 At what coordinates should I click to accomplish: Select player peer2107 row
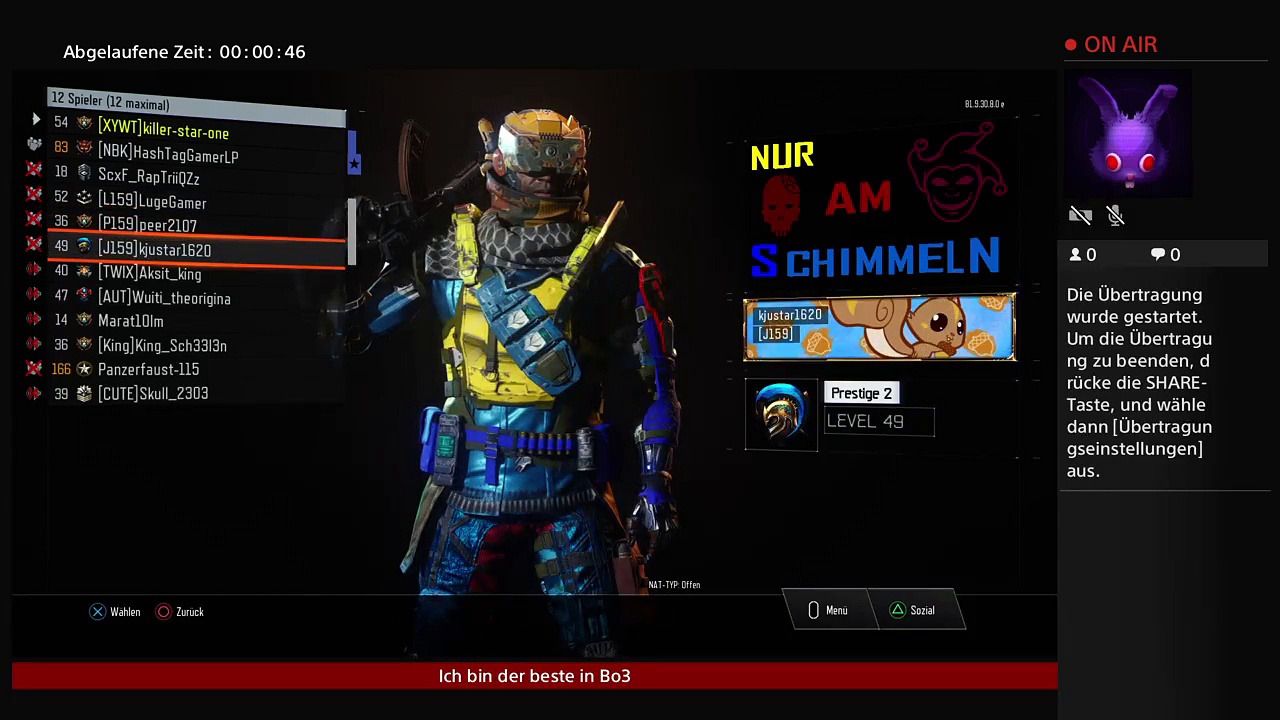point(147,225)
